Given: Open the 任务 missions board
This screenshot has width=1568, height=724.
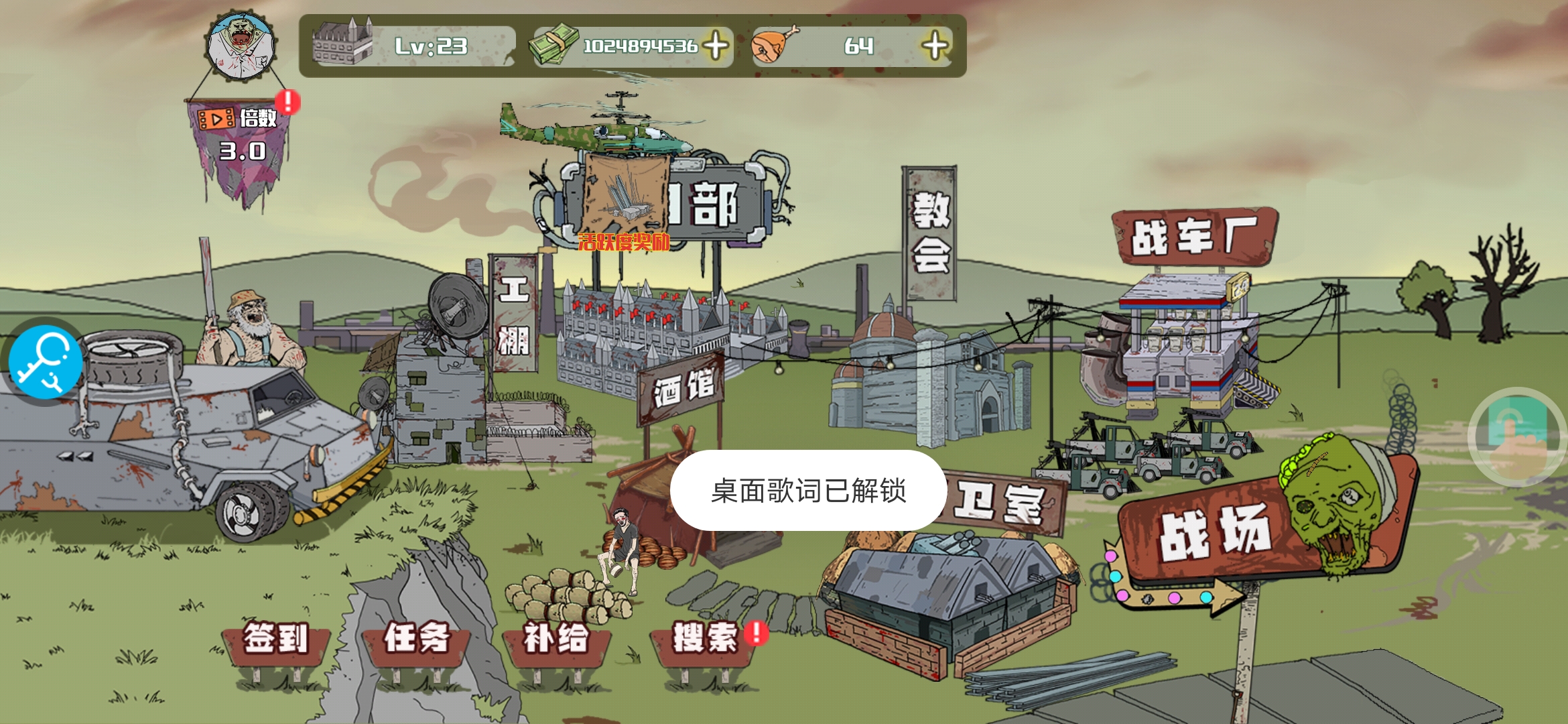Looking at the screenshot, I should click(x=416, y=638).
